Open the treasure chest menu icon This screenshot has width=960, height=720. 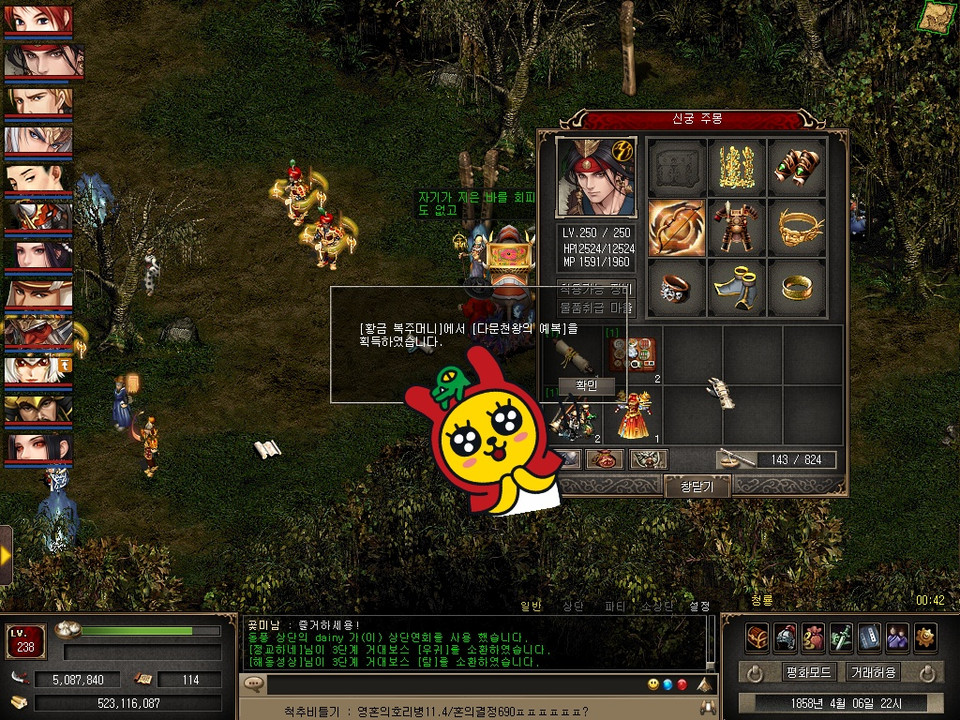pyautogui.click(x=757, y=636)
